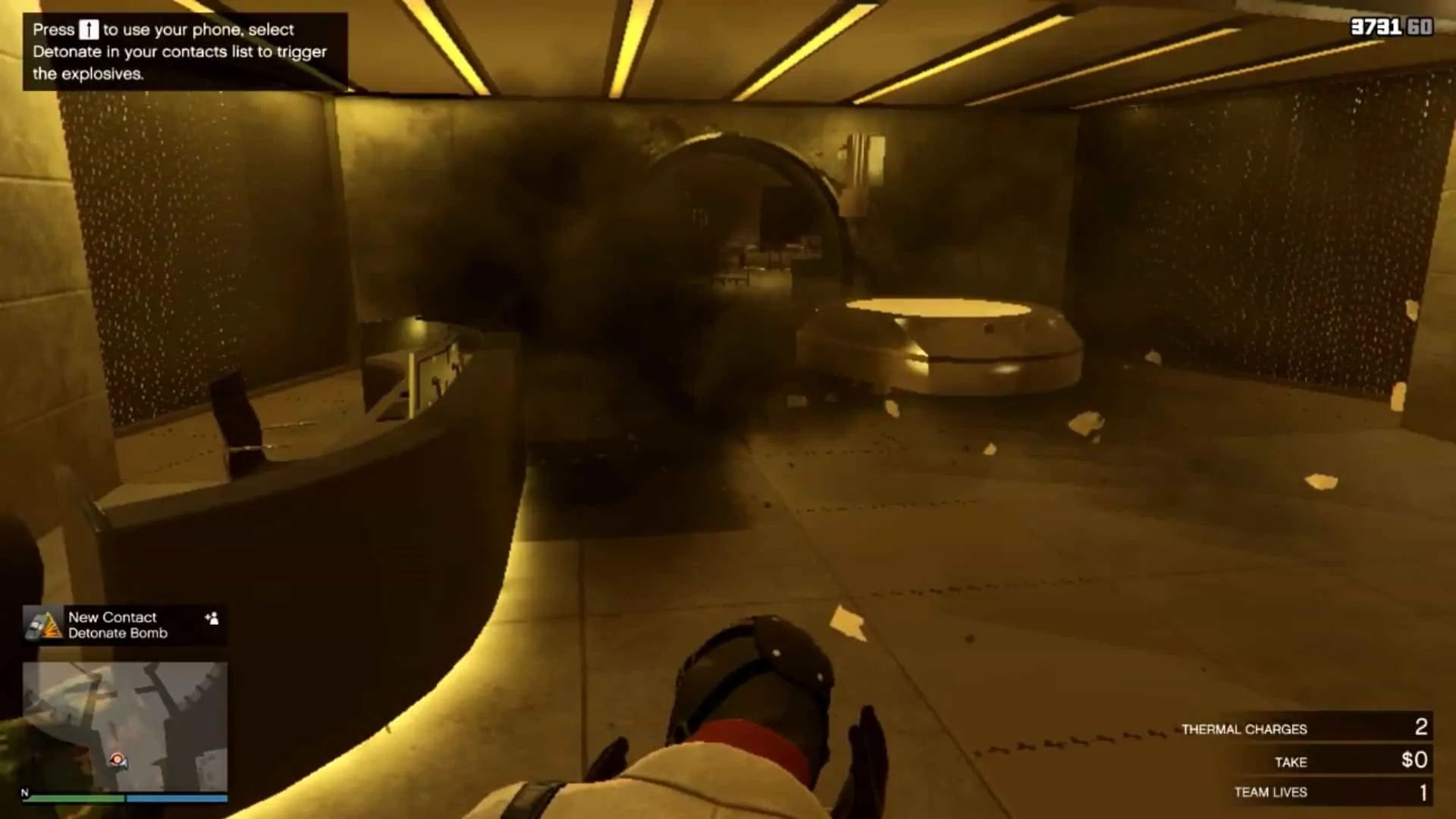Click the red objective marker on the minimap
The image size is (1456, 819).
point(117,758)
